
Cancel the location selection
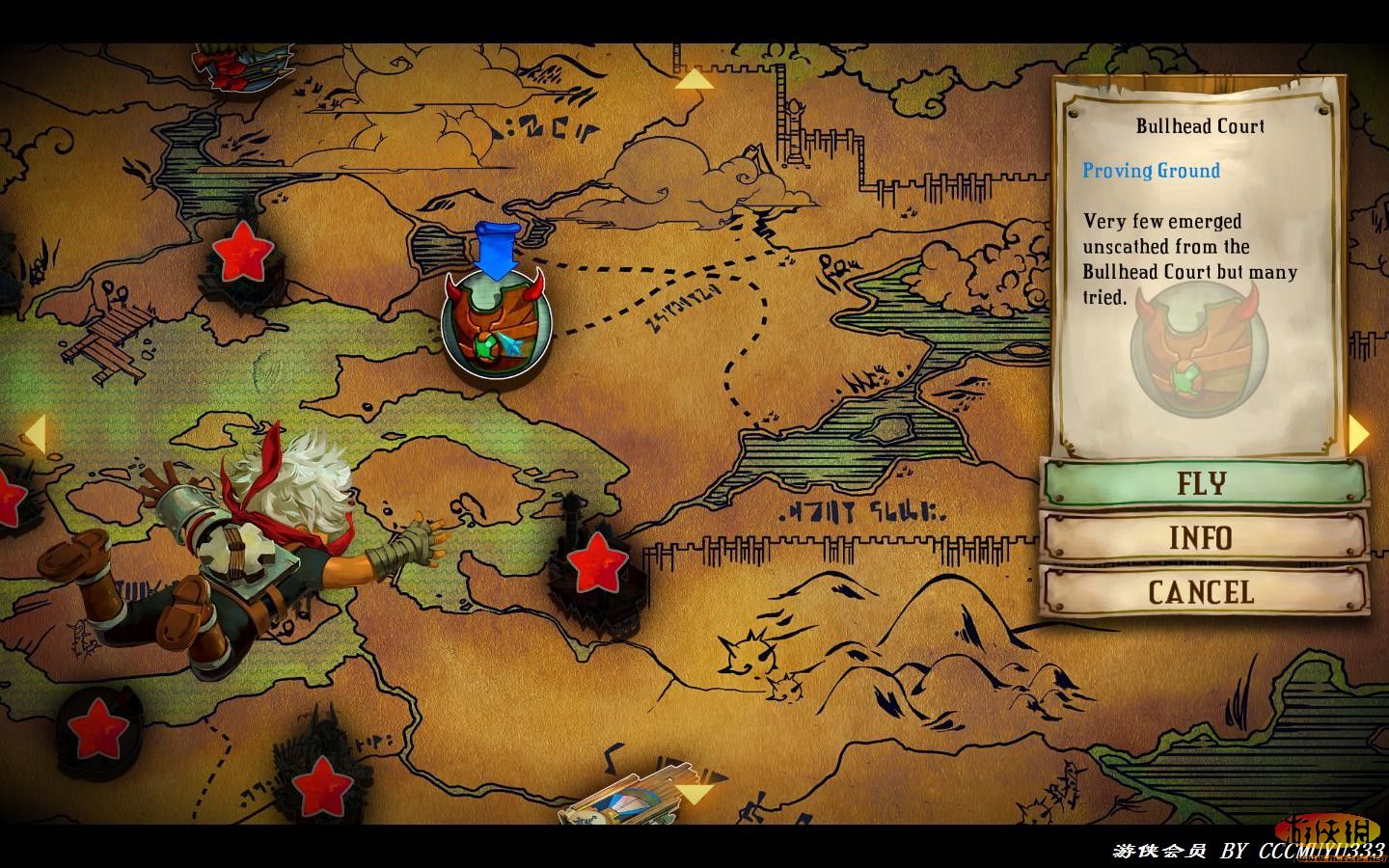pyautogui.click(x=1203, y=591)
